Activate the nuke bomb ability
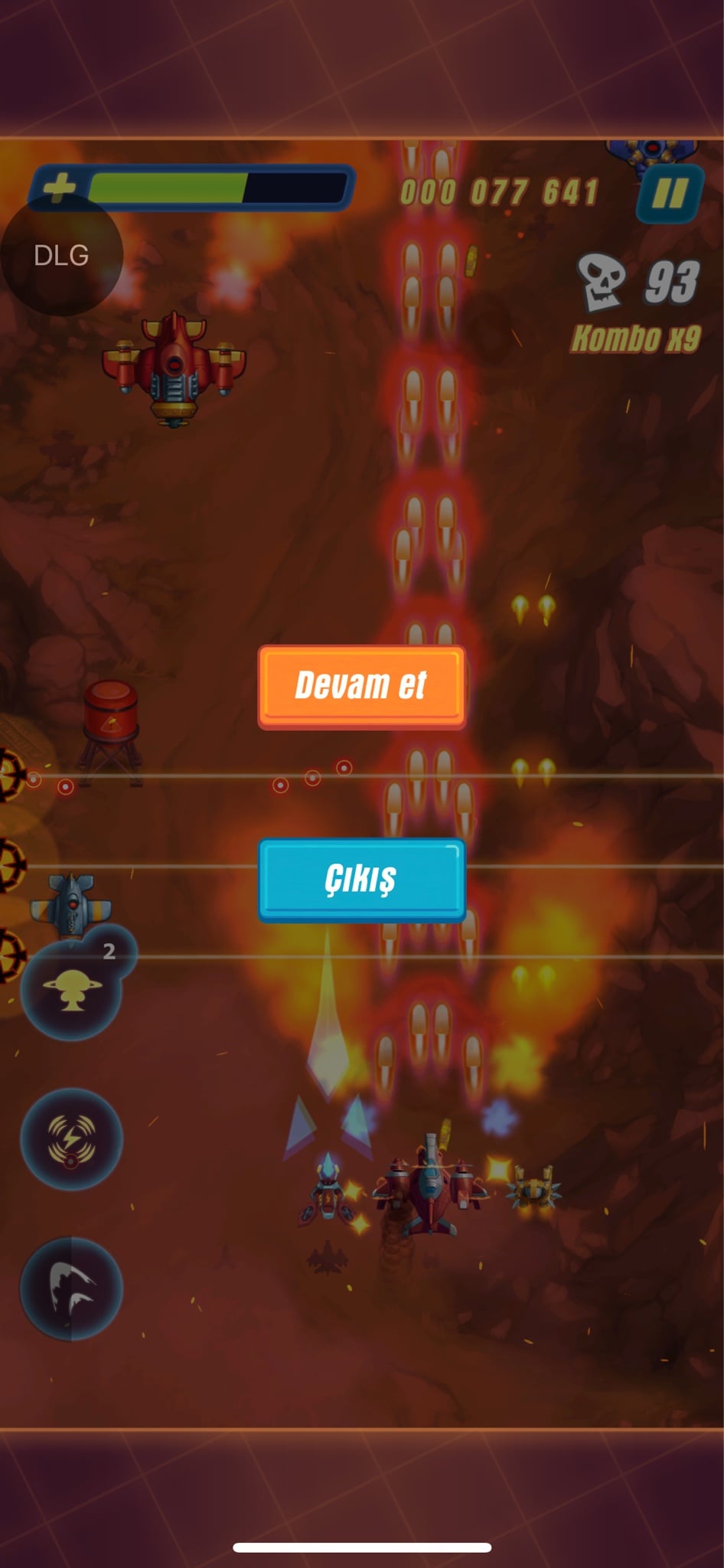The height and width of the screenshot is (1568, 724). coord(71,990)
